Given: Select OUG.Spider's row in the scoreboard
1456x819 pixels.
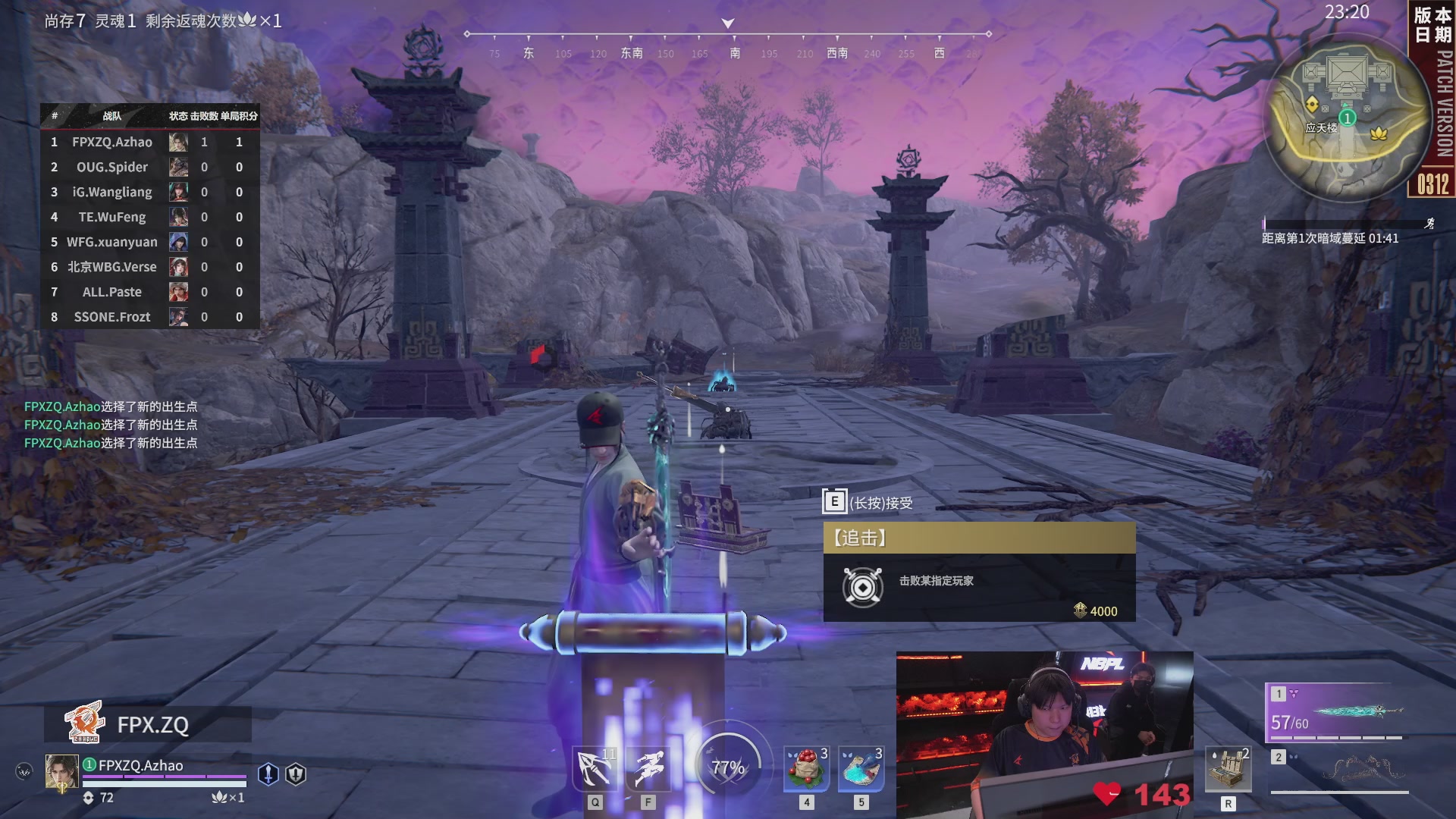Looking at the screenshot, I should coord(150,167).
